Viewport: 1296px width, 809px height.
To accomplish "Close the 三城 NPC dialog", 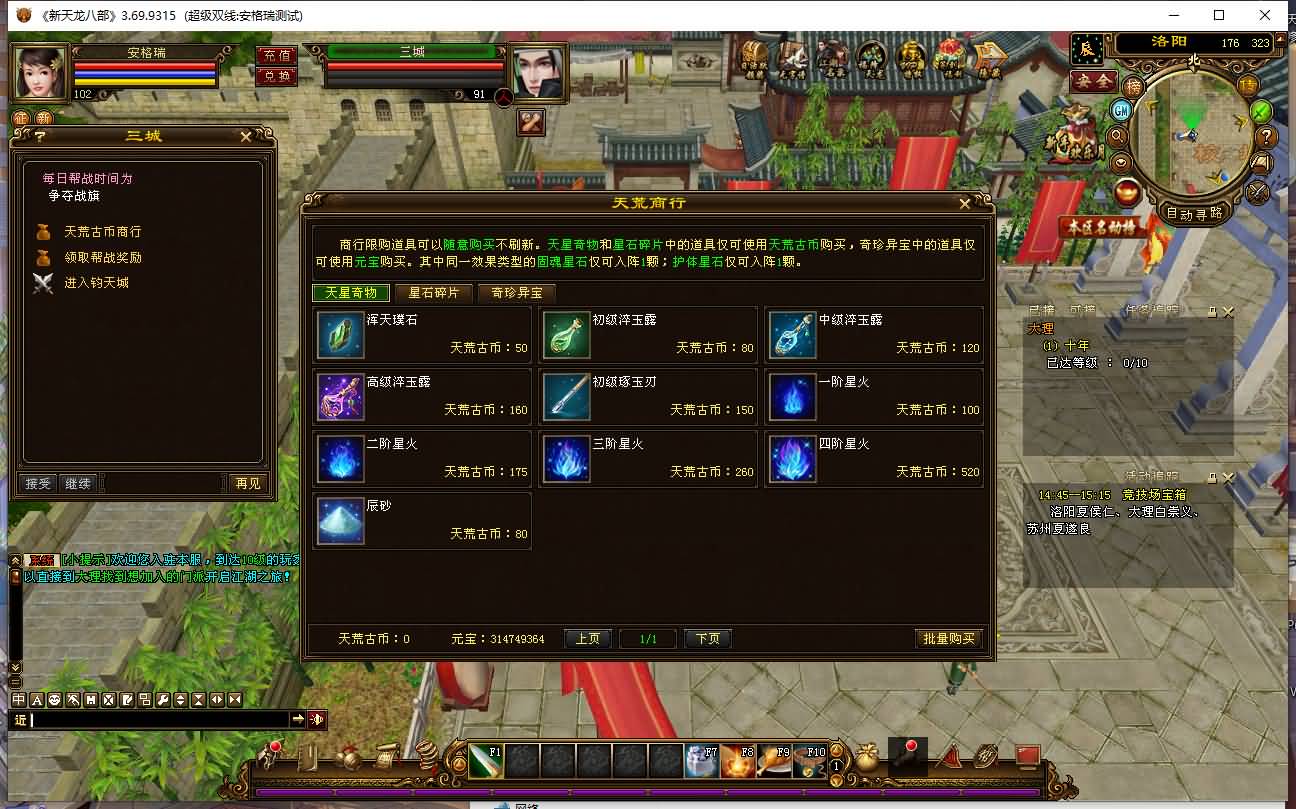I will [246, 136].
